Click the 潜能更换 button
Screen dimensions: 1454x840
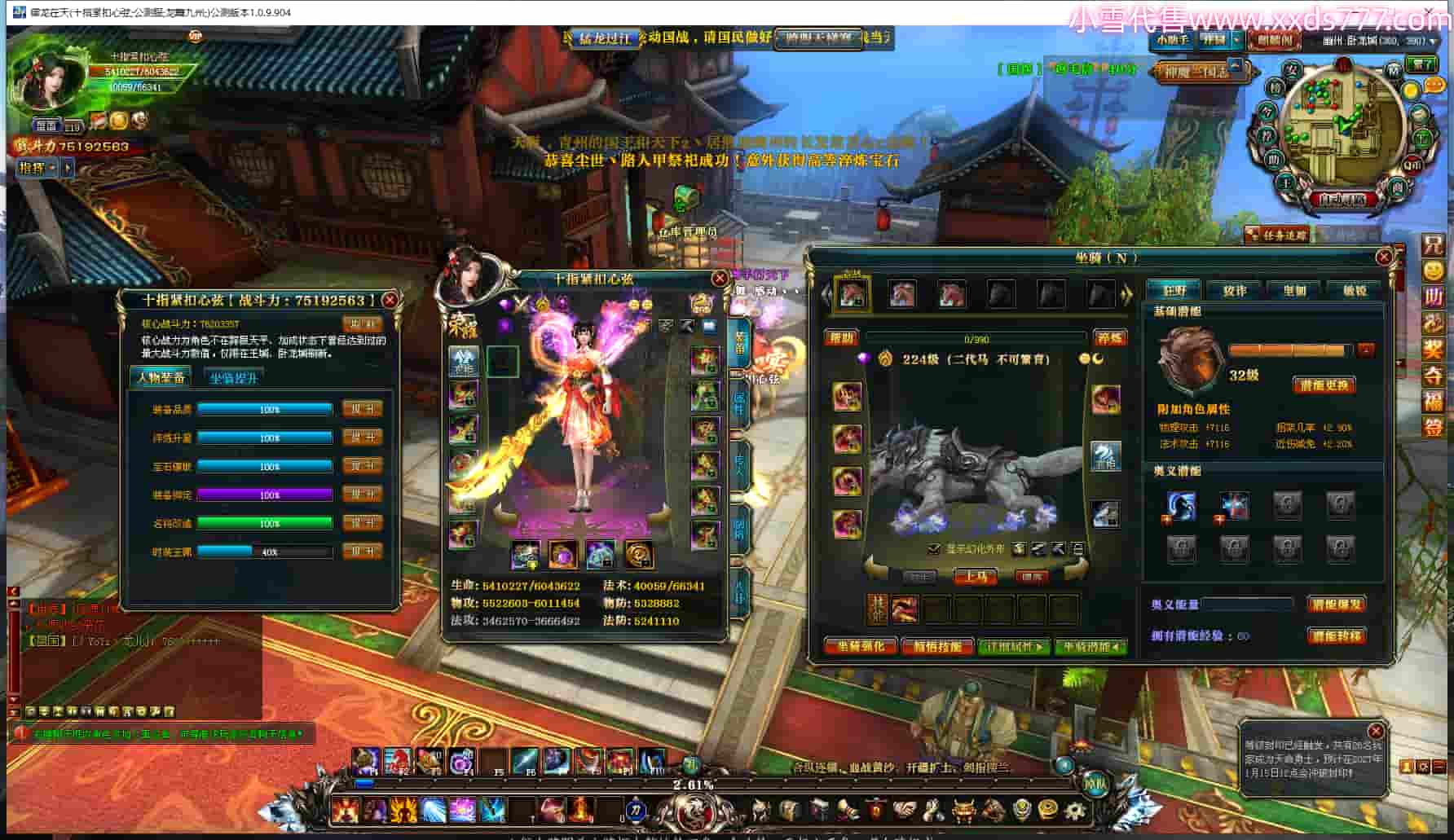pos(1324,385)
